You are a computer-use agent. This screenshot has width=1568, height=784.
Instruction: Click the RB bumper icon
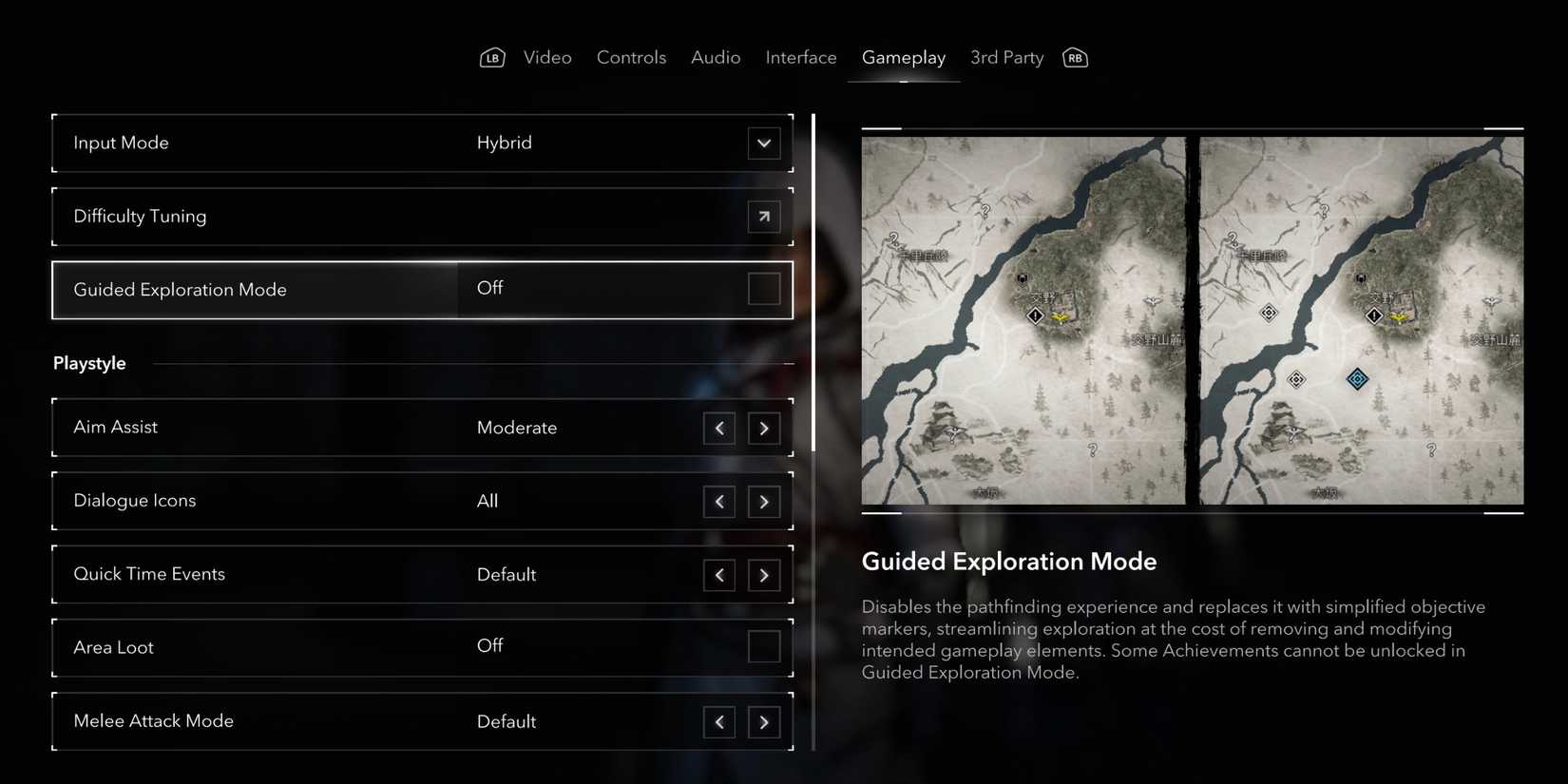tap(1075, 57)
